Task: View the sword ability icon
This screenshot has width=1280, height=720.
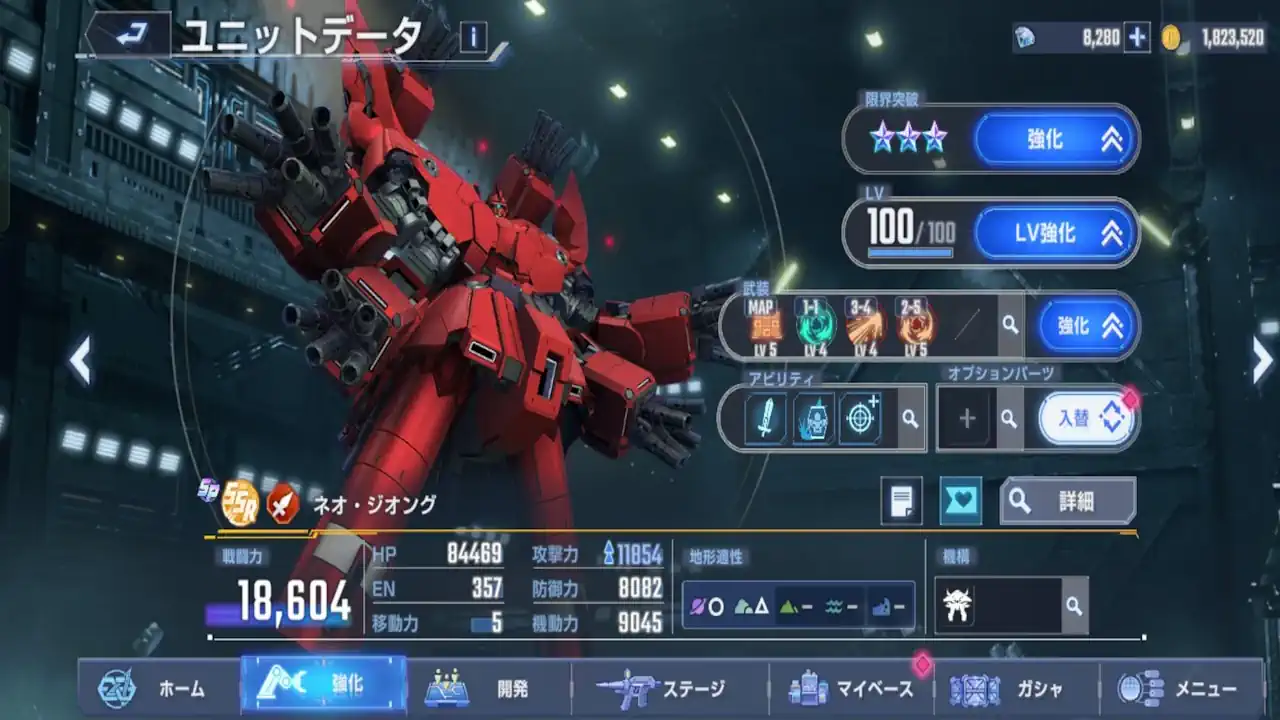Action: pyautogui.click(x=767, y=418)
